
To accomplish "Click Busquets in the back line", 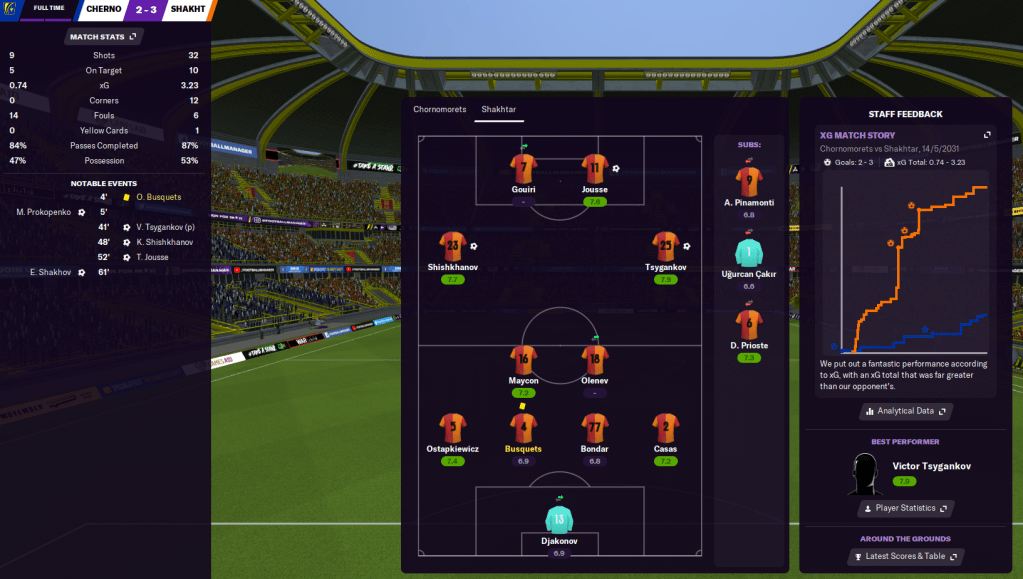I will [523, 428].
